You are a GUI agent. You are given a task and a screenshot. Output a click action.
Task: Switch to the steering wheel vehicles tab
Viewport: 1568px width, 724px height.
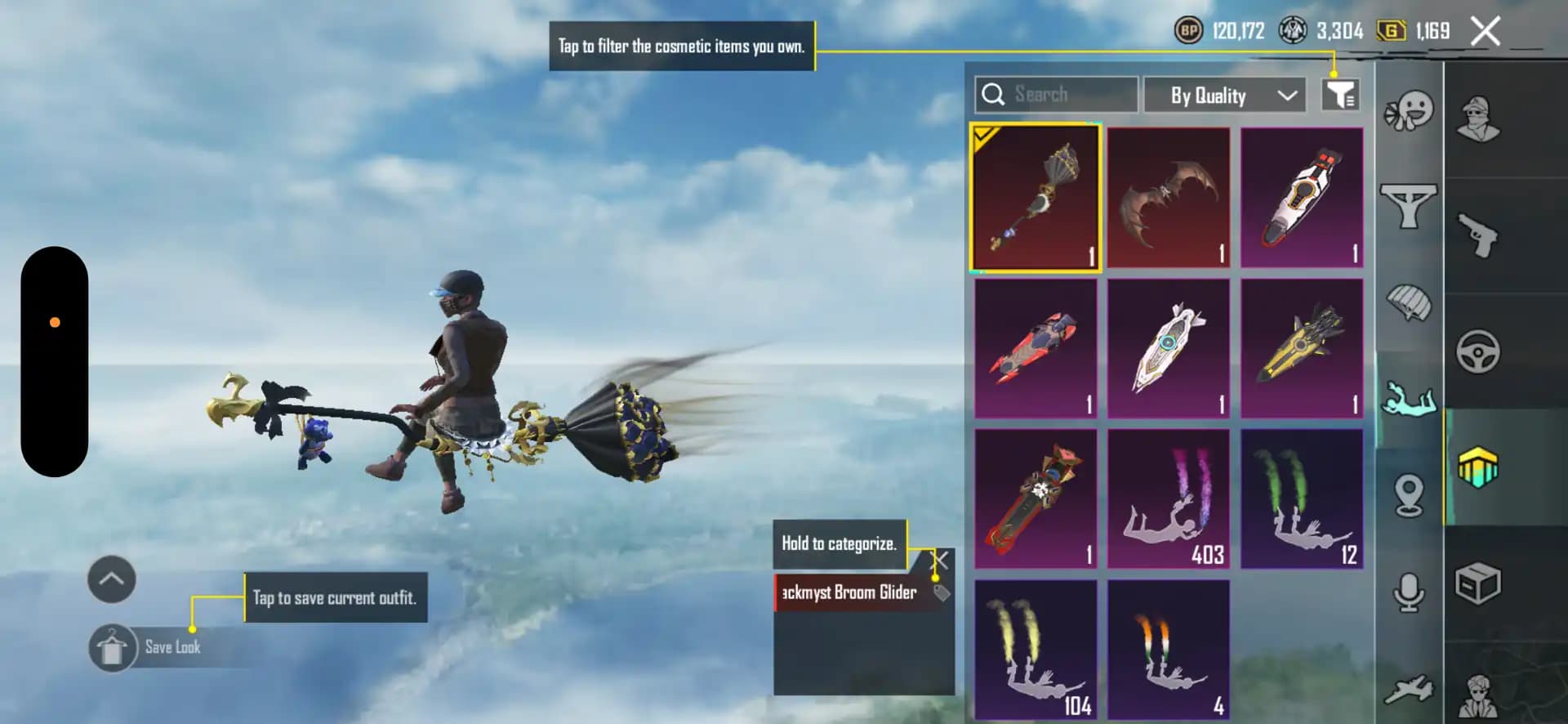[1477, 352]
